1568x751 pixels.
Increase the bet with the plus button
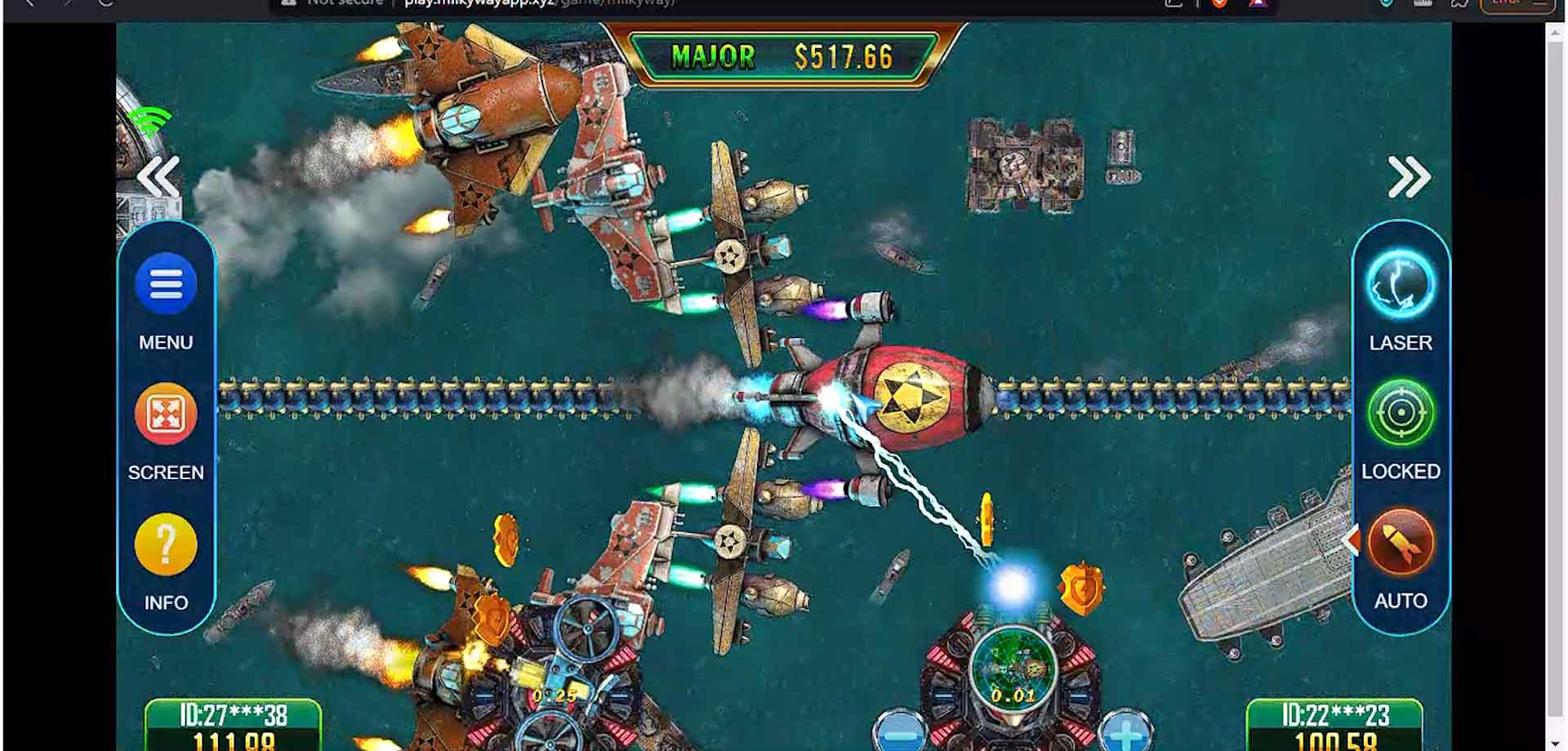point(1125,733)
